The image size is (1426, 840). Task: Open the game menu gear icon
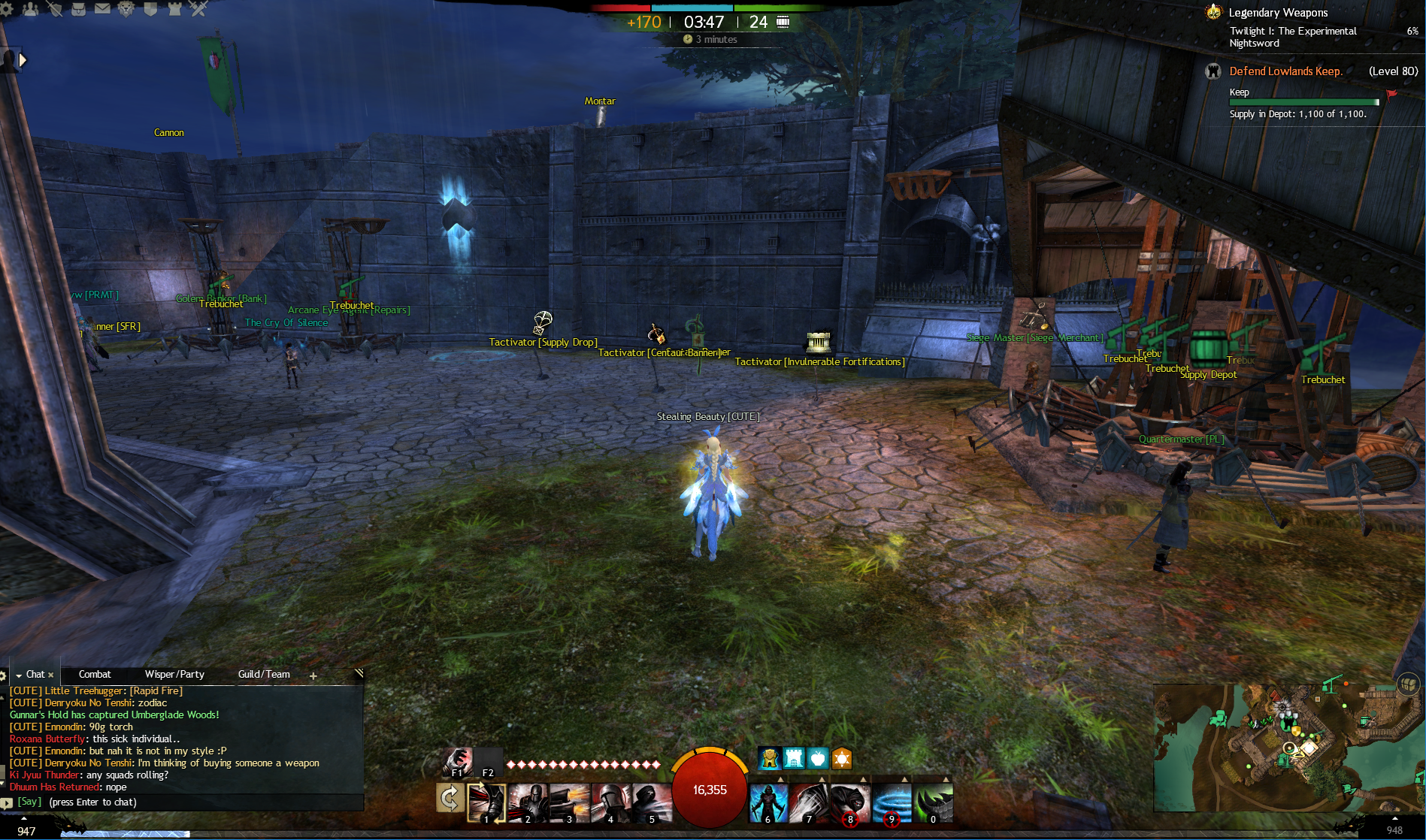tap(7, 8)
